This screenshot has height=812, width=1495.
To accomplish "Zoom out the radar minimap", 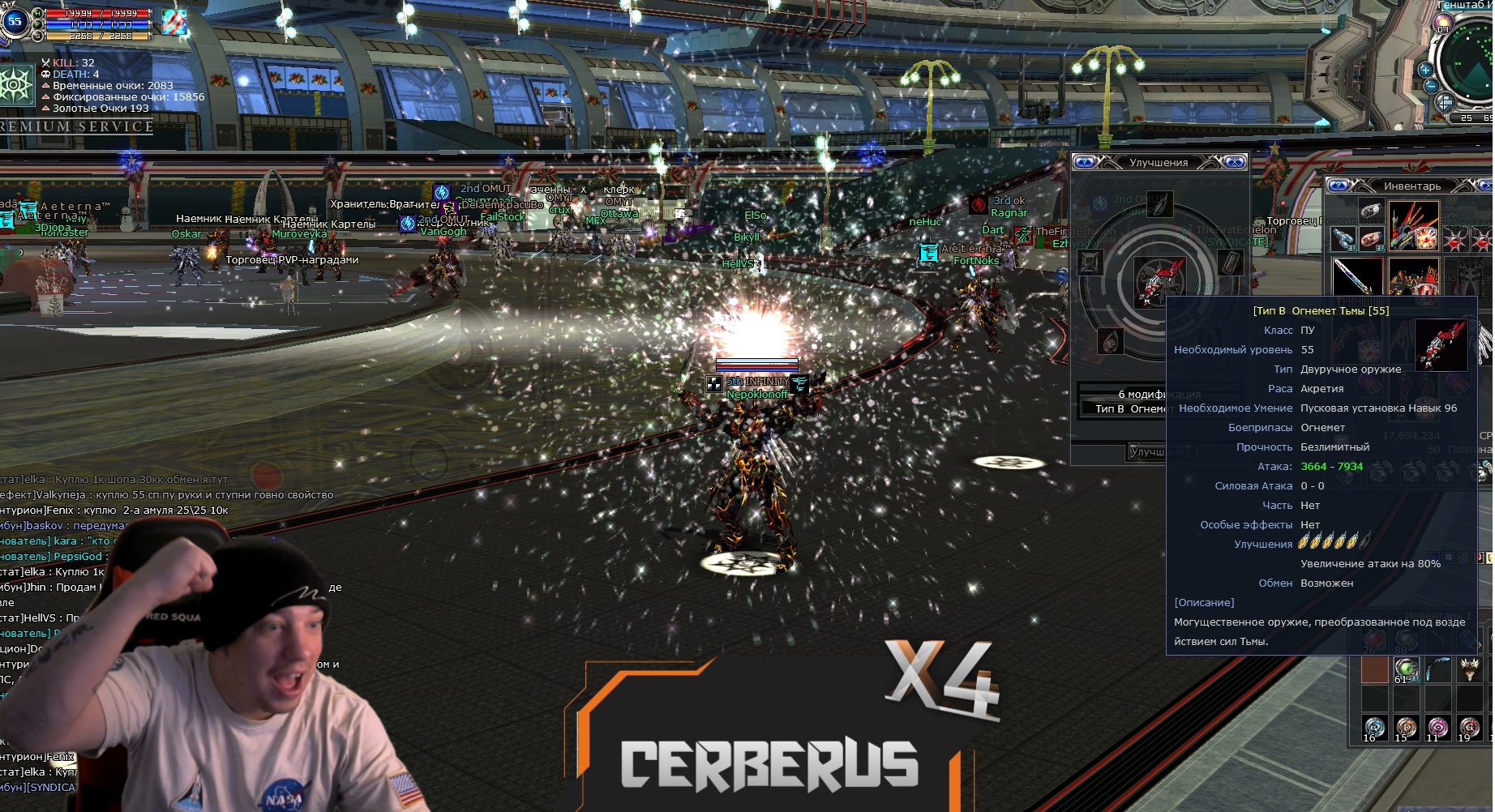I will coord(1431,86).
